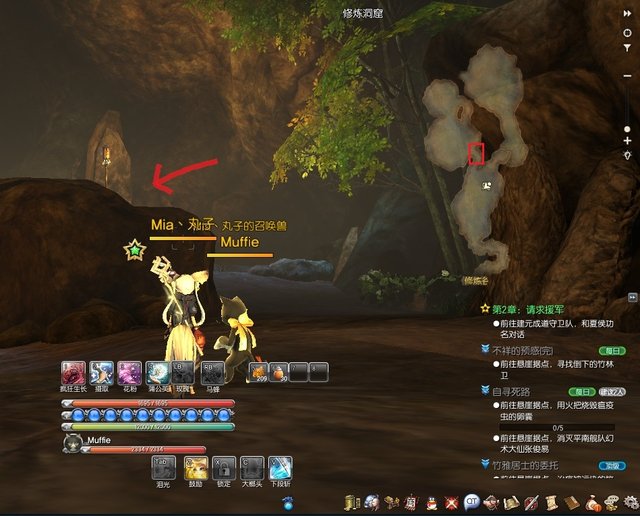Screen dimensions: 640x516
Task: Trigger the 蒲公英 skill icon
Action: [x=157, y=373]
